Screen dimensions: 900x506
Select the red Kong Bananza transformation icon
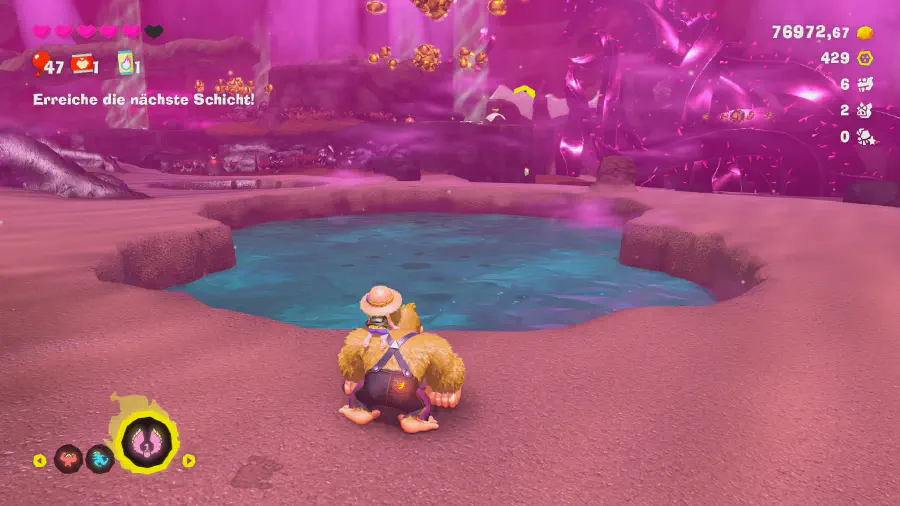[x=68, y=459]
